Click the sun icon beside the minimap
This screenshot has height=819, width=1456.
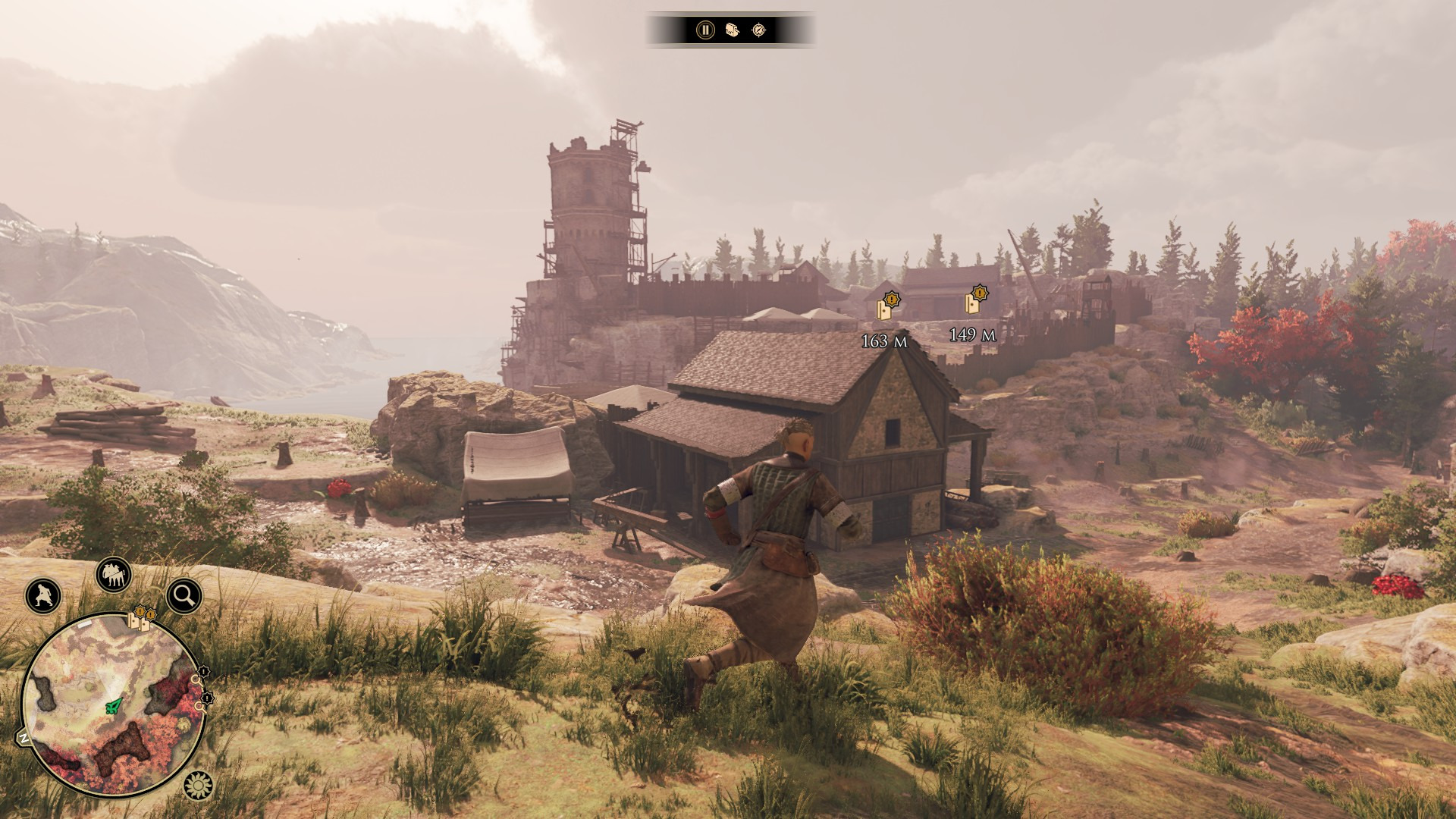click(x=199, y=786)
